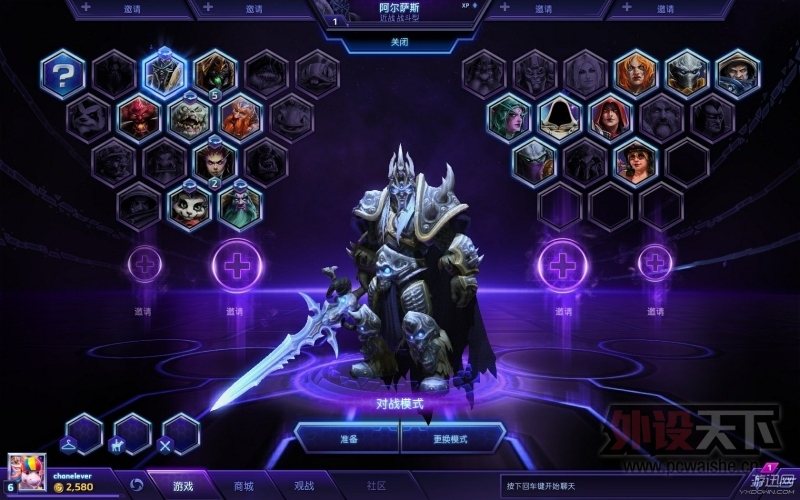Select the white-hooded faceless hero portrait
The height and width of the screenshot is (500, 800).
click(561, 118)
